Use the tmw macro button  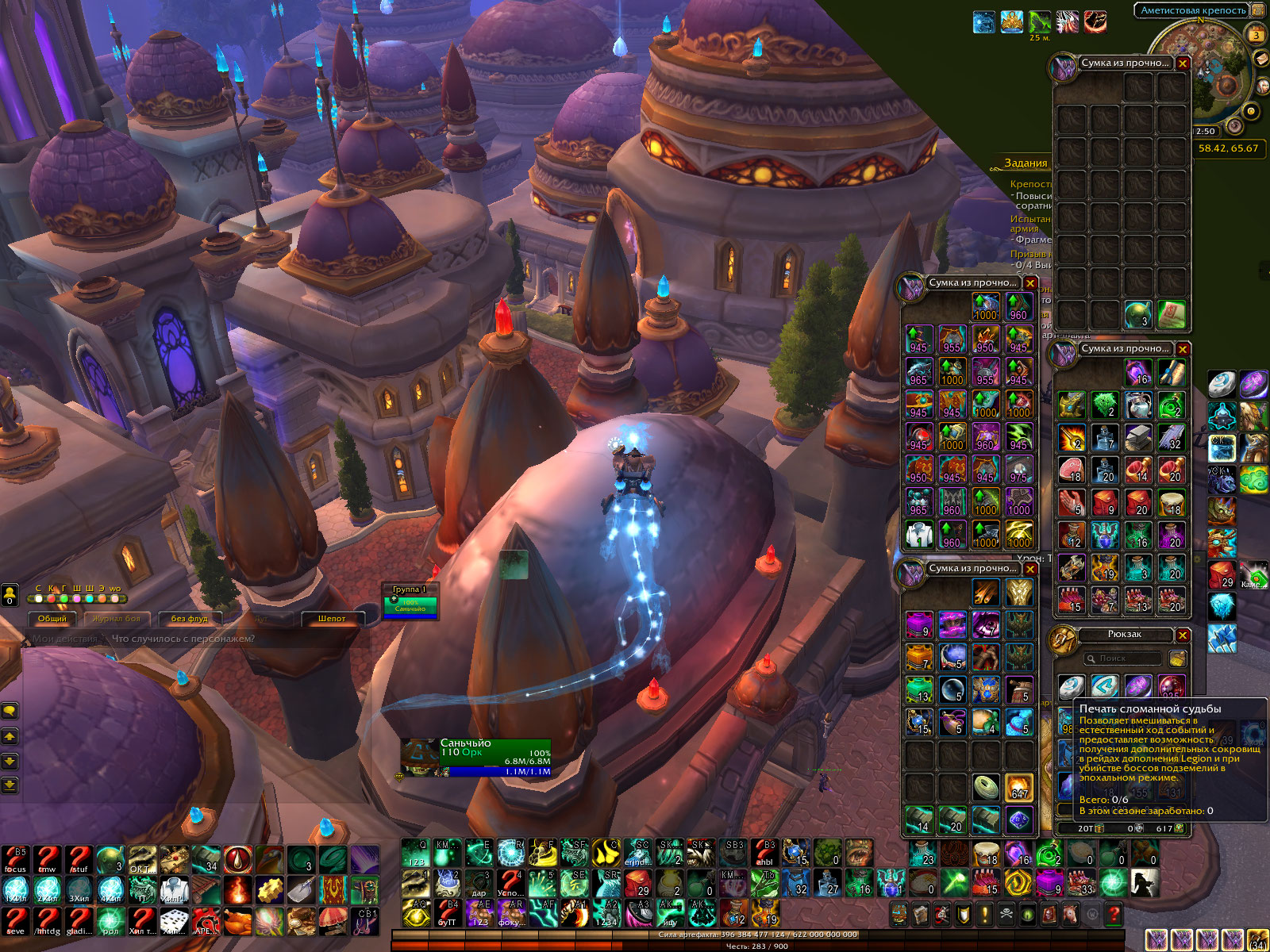point(47,859)
